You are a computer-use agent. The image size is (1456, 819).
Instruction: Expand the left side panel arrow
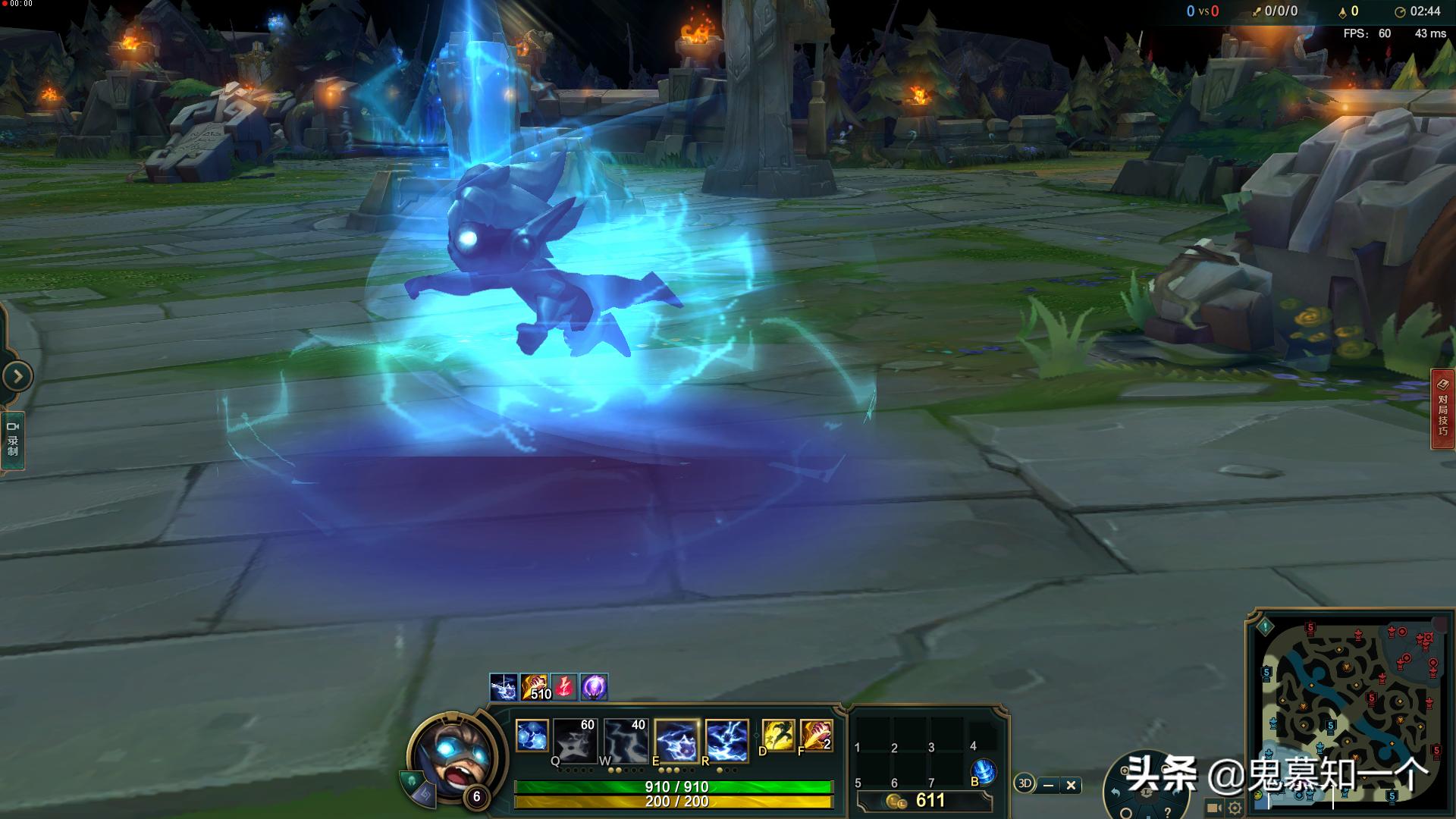coord(17,376)
